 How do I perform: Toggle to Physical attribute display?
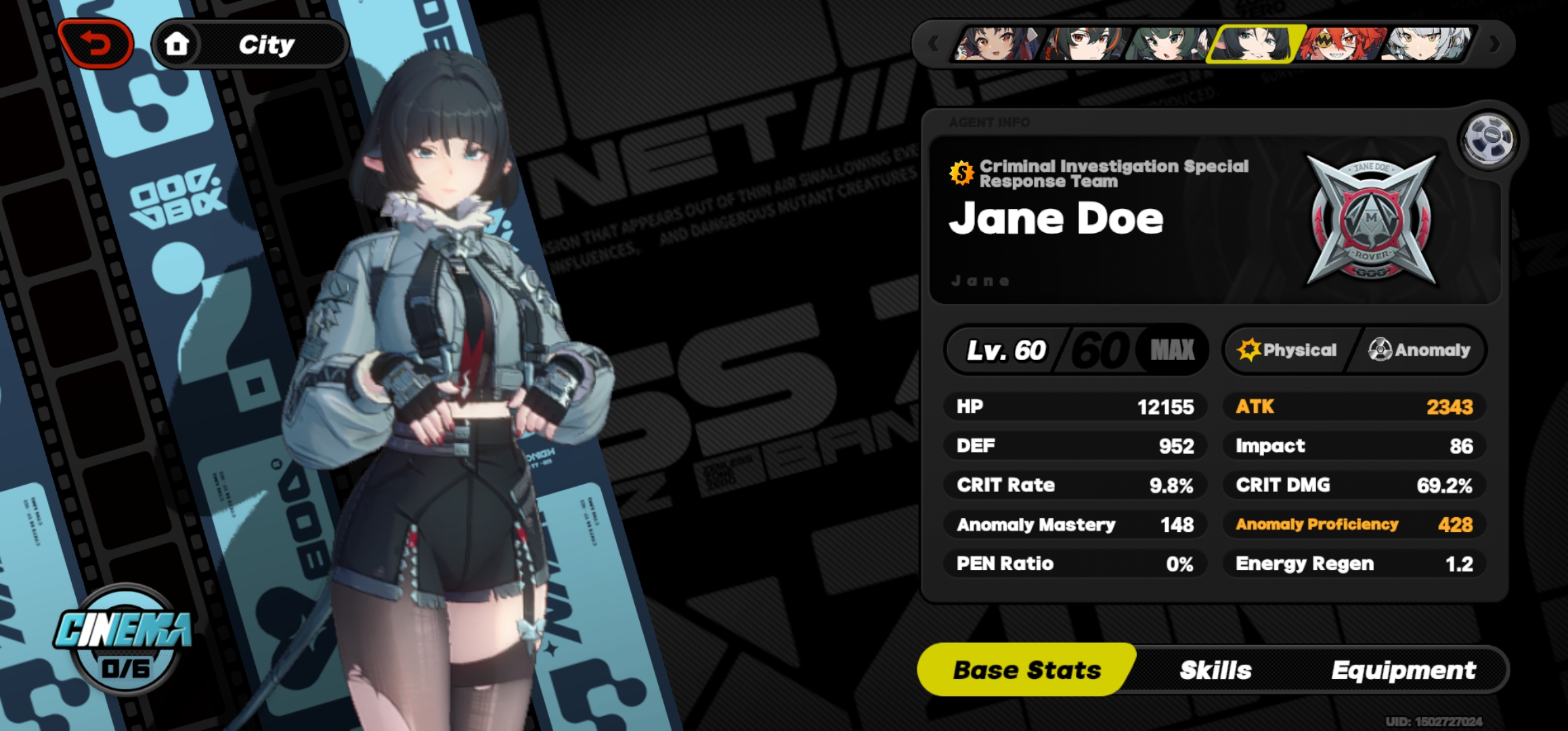pyautogui.click(x=1293, y=350)
